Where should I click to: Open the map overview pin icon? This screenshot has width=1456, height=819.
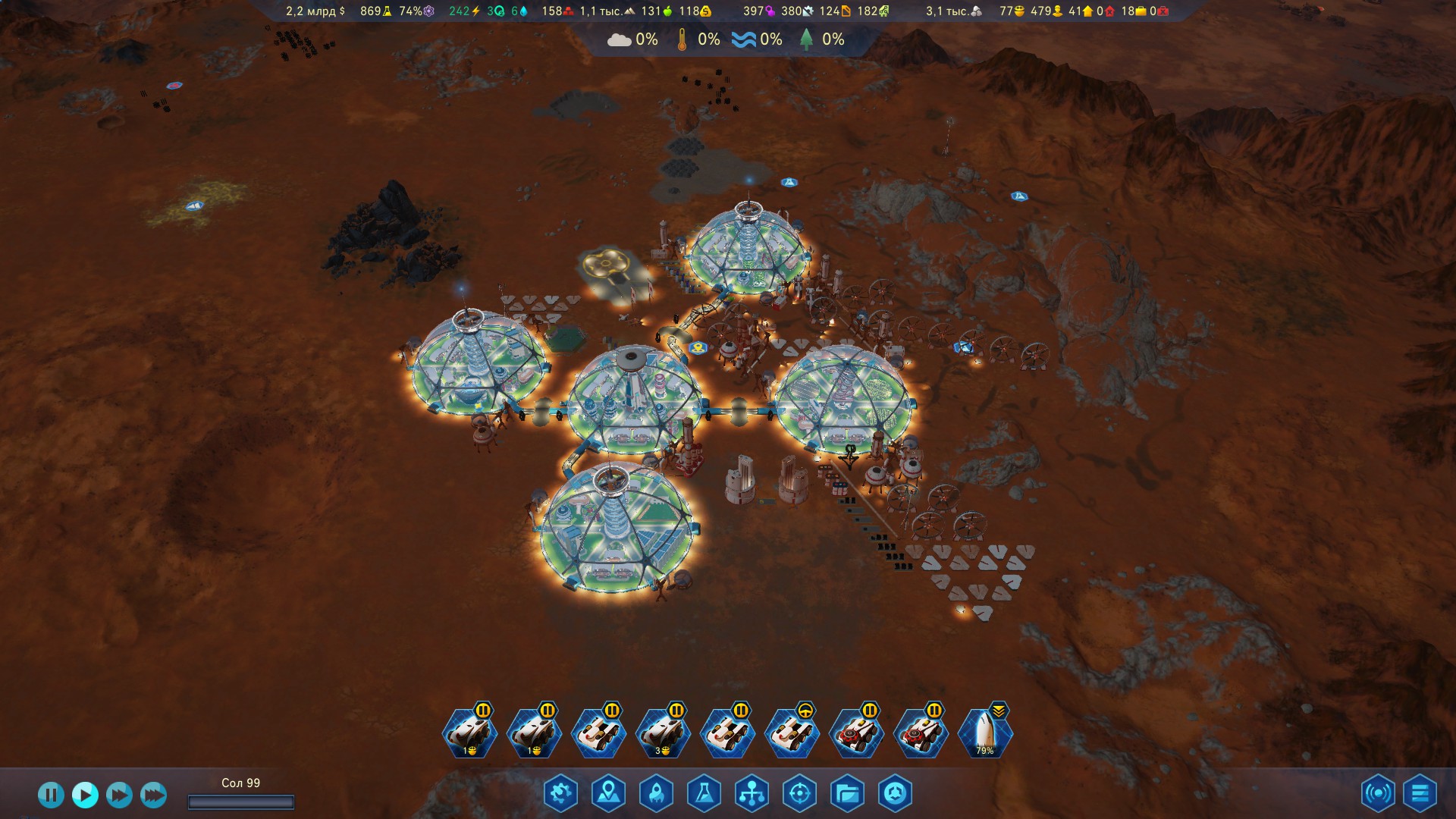point(608,794)
